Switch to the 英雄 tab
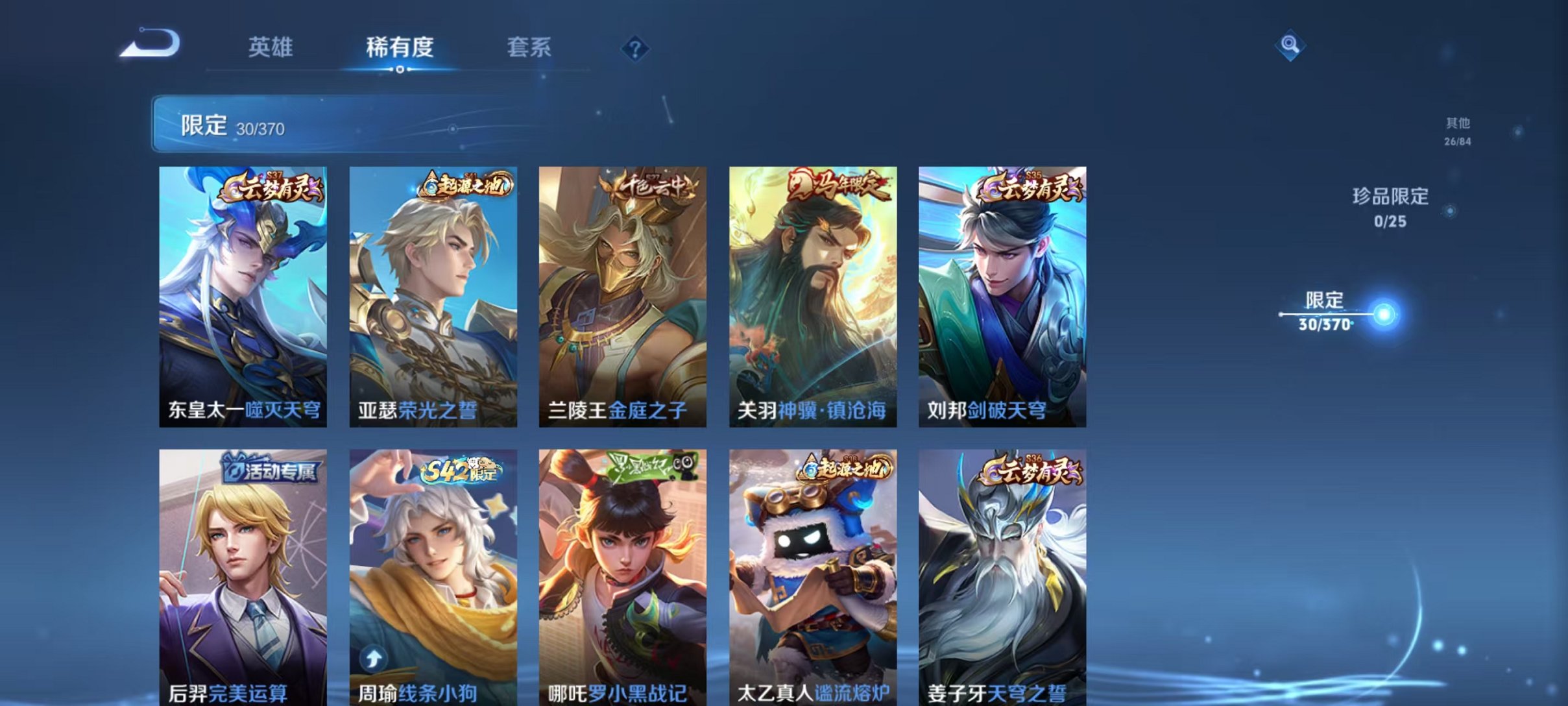 pyautogui.click(x=272, y=46)
